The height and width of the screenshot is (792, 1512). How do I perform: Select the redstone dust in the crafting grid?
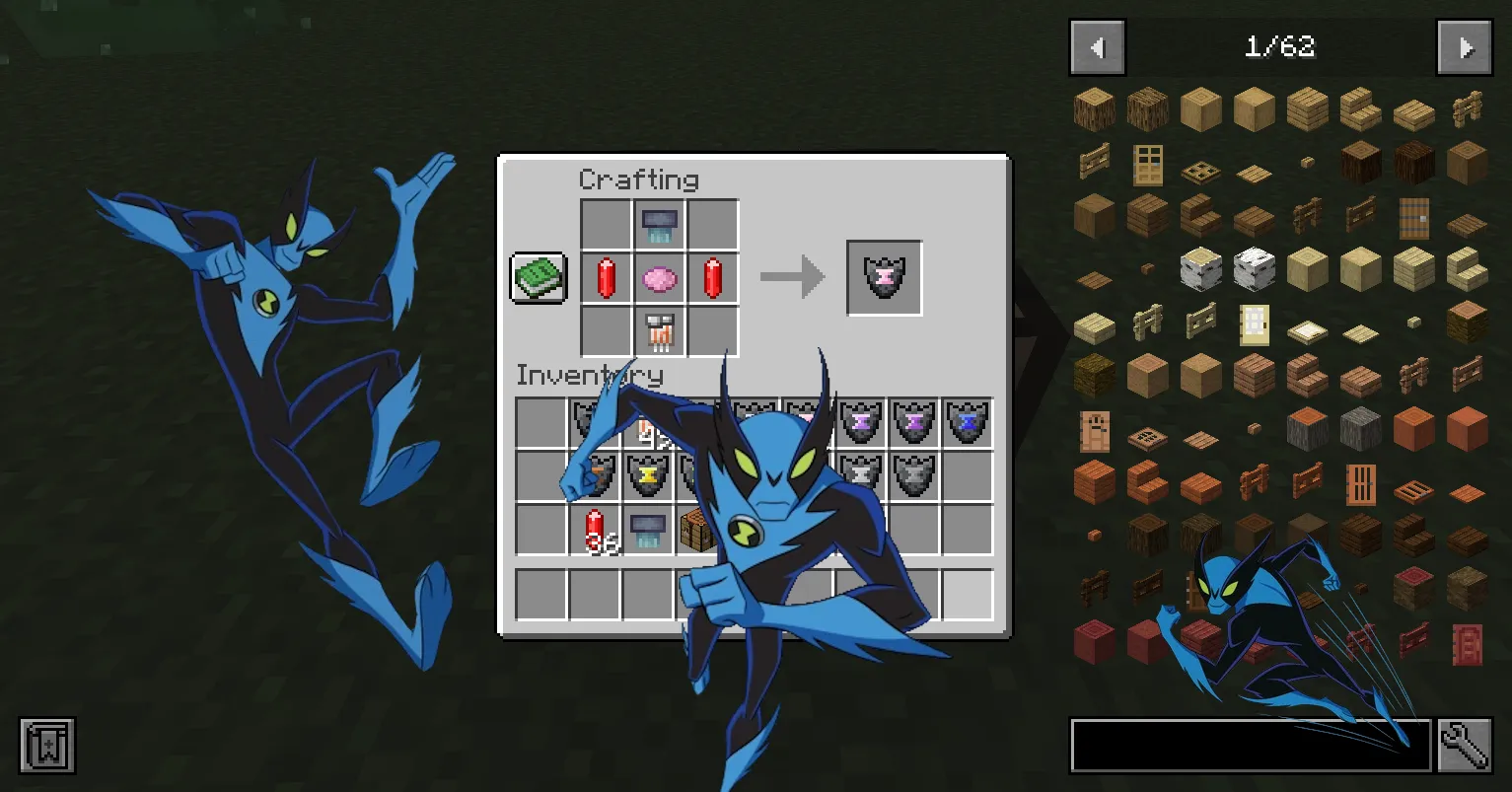(607, 277)
